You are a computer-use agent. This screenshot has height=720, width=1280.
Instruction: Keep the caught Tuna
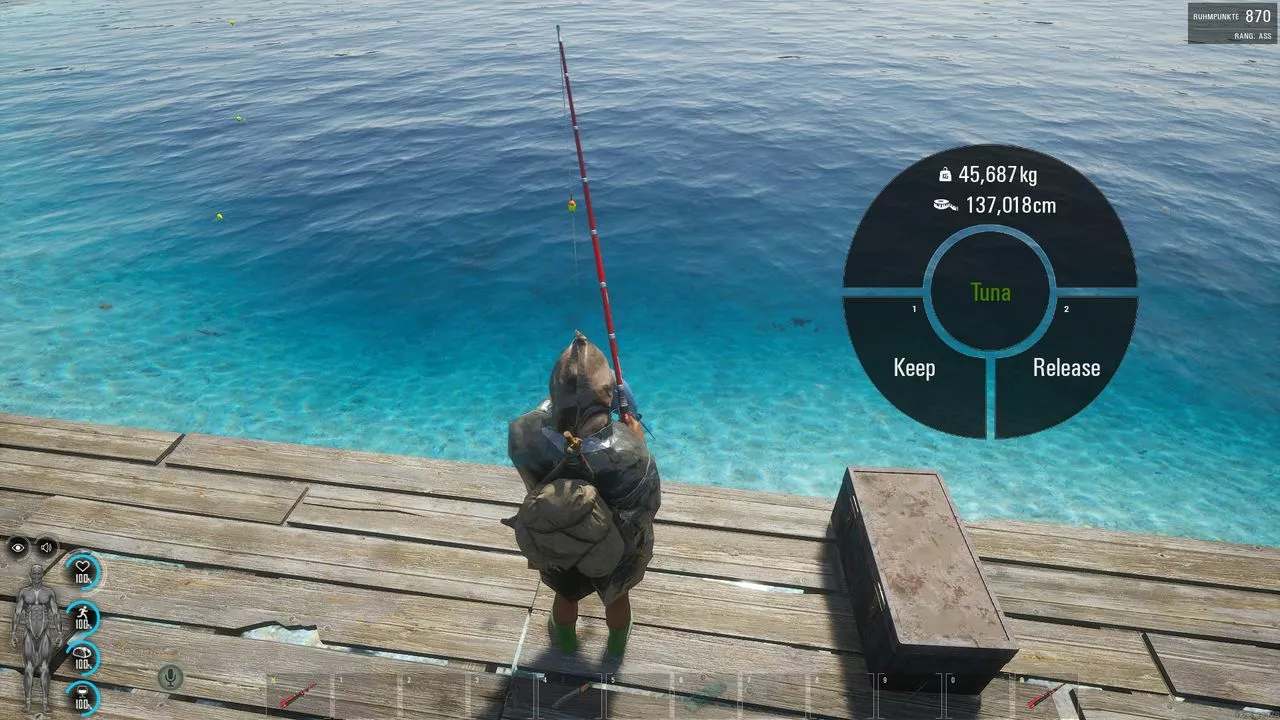[x=914, y=368]
